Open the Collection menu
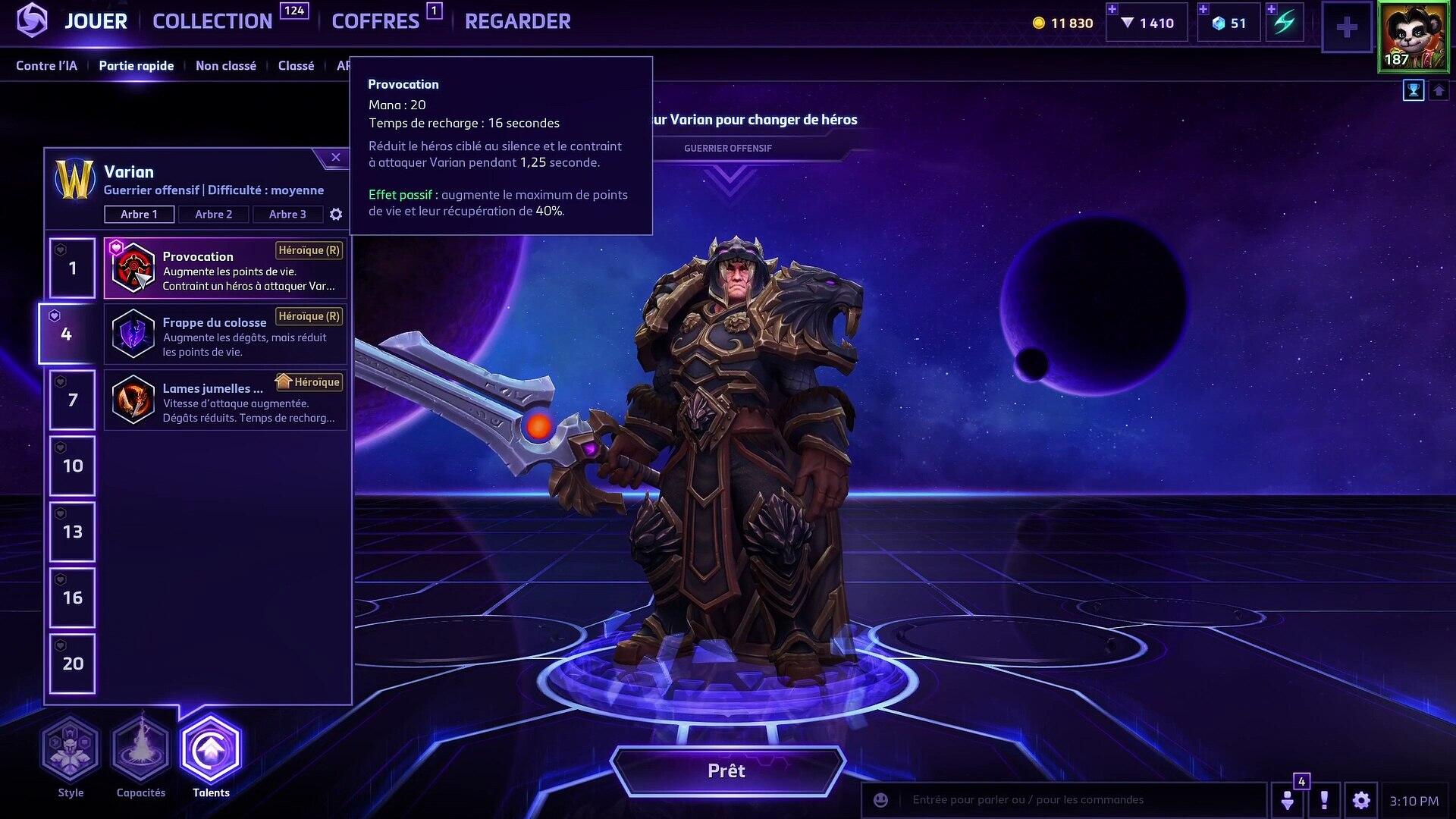 (212, 21)
